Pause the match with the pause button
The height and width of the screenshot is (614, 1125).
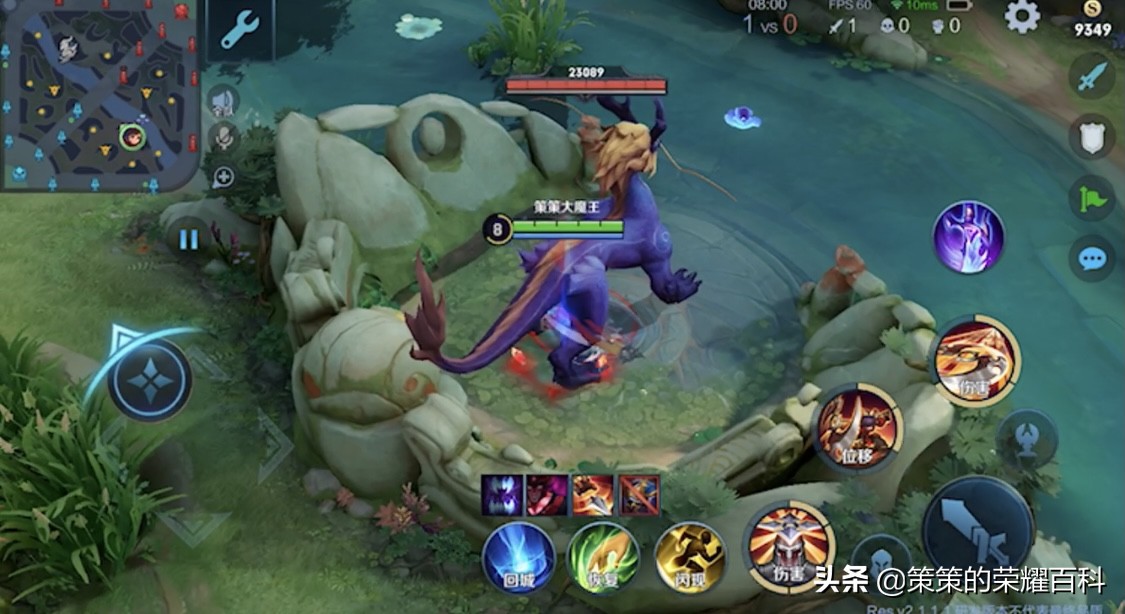(x=188, y=239)
